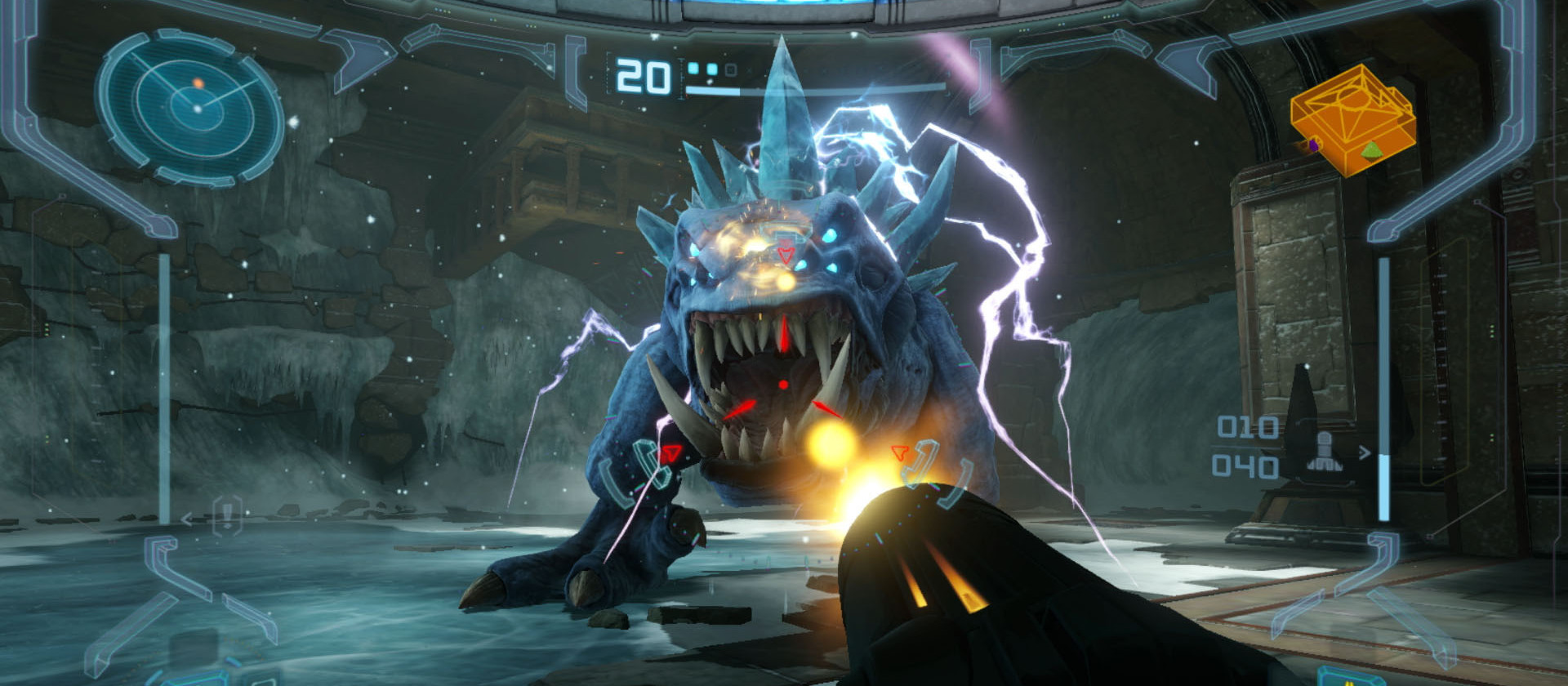Viewport: 1568px width, 686px height.
Task: Select the missile launcher icon
Action: click(1324, 452)
